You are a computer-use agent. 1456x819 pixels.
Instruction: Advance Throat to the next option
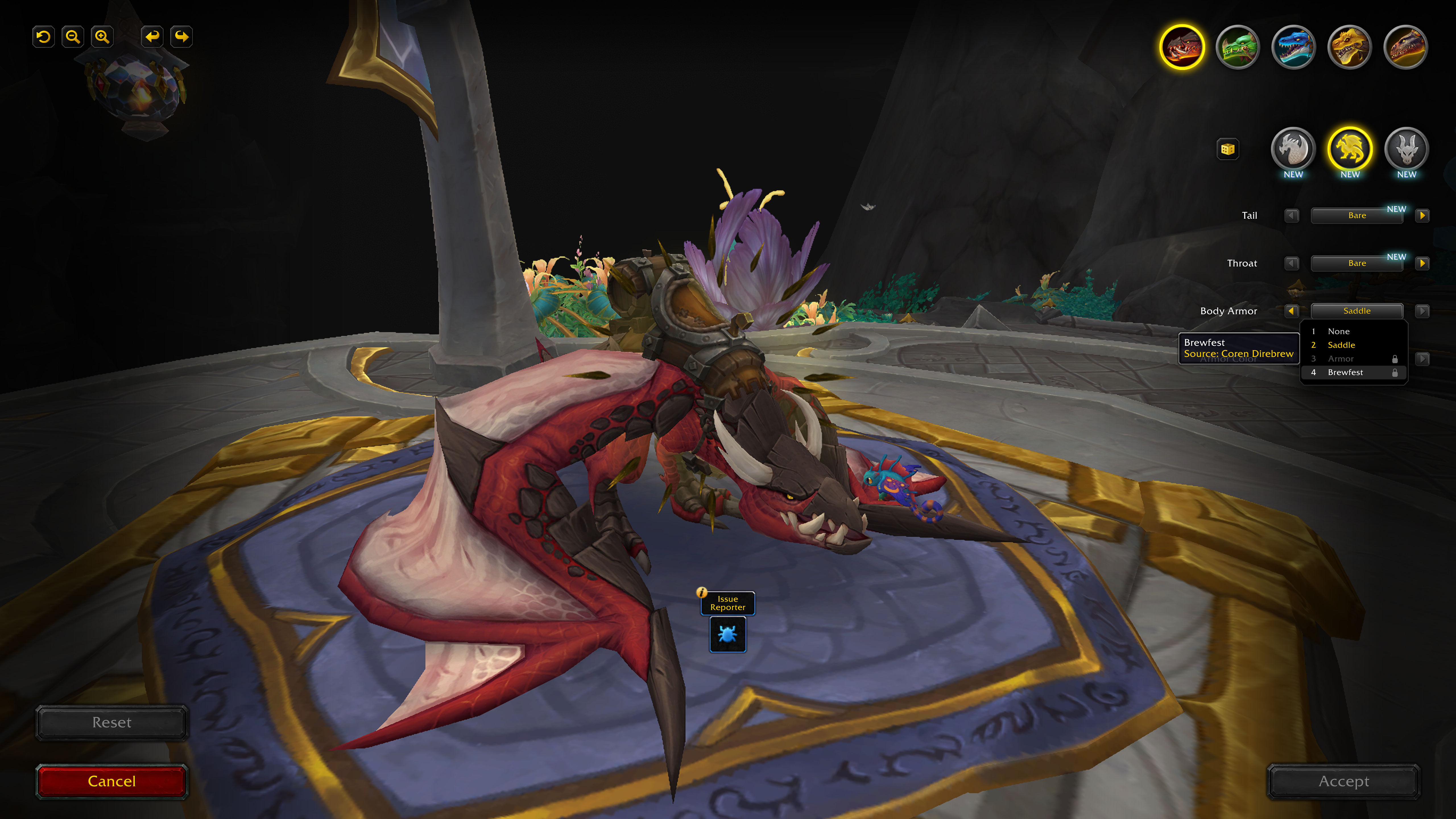pyautogui.click(x=1422, y=263)
